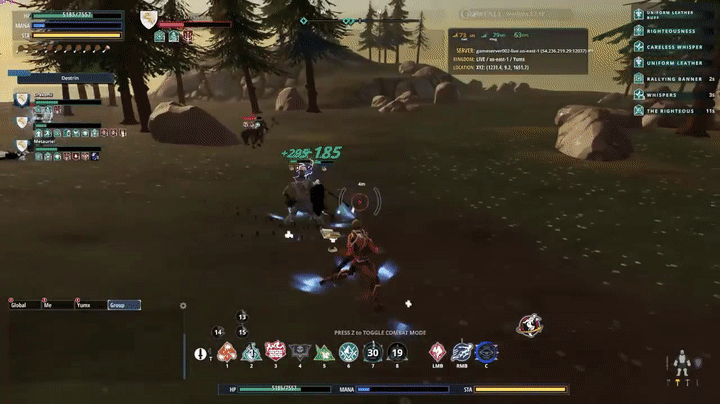Click the exclamation mark icon beside the hotbar
The image size is (720, 404).
(201, 354)
